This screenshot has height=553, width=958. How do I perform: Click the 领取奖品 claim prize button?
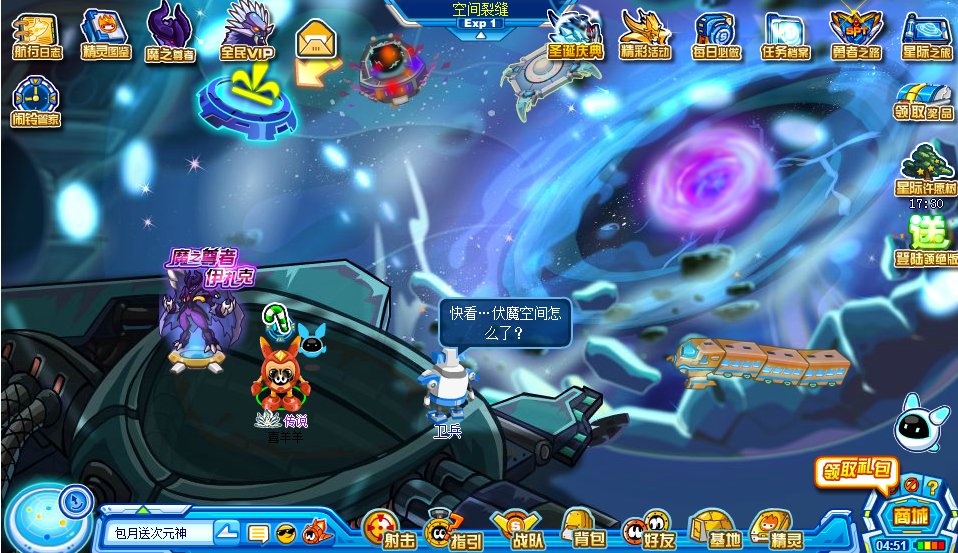pyautogui.click(x=923, y=101)
